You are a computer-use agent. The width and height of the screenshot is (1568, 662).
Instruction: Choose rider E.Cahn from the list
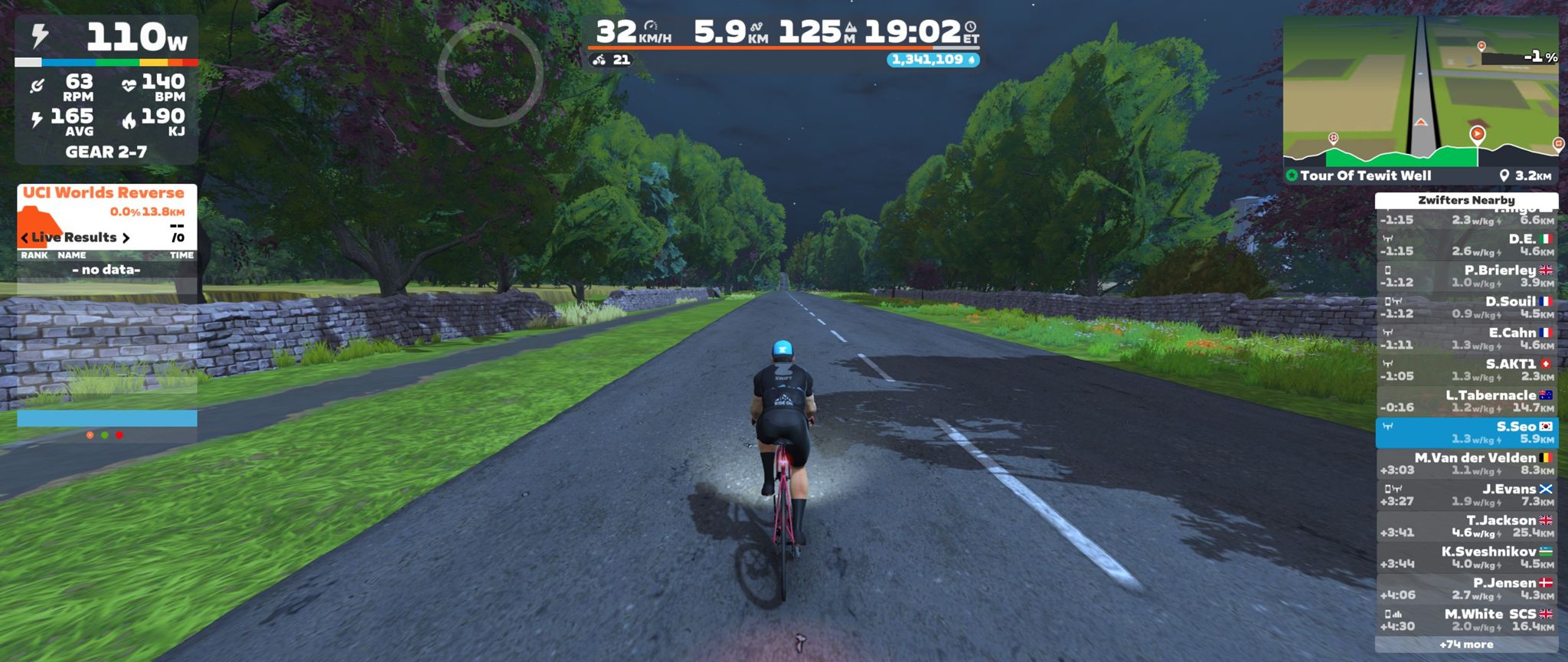tap(1466, 339)
